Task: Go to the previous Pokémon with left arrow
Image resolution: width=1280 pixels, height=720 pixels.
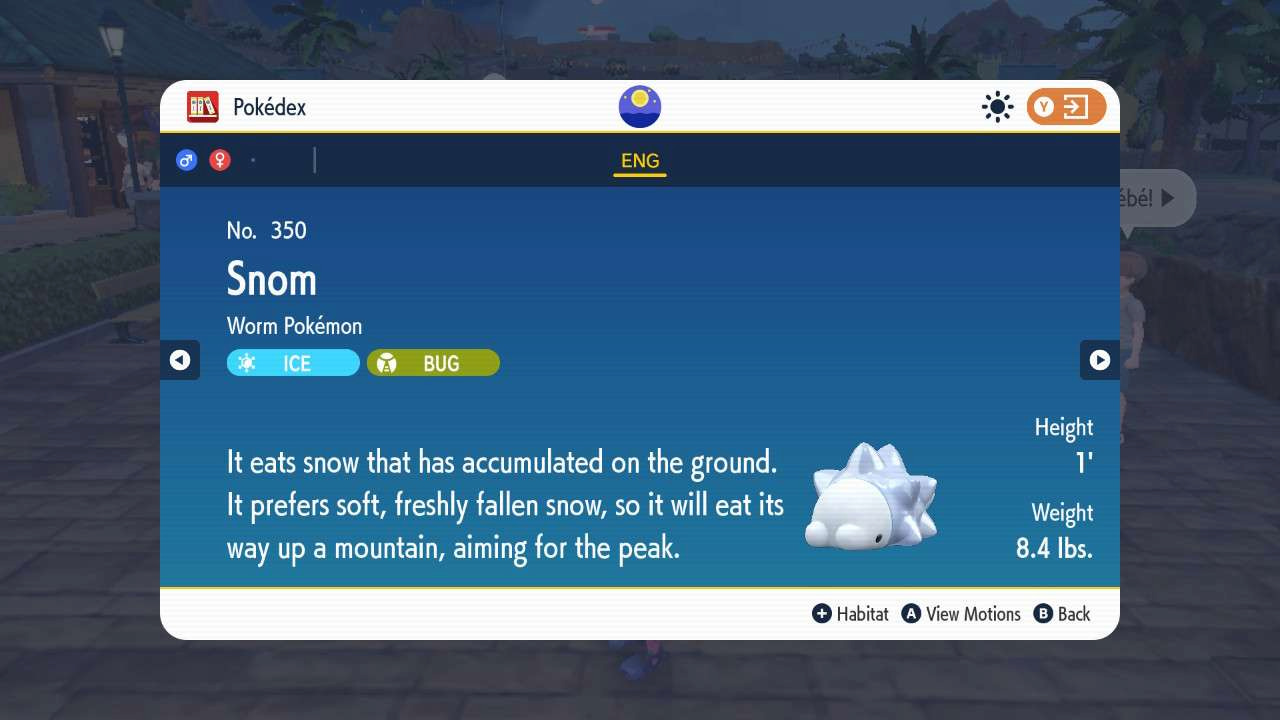Action: pyautogui.click(x=180, y=360)
